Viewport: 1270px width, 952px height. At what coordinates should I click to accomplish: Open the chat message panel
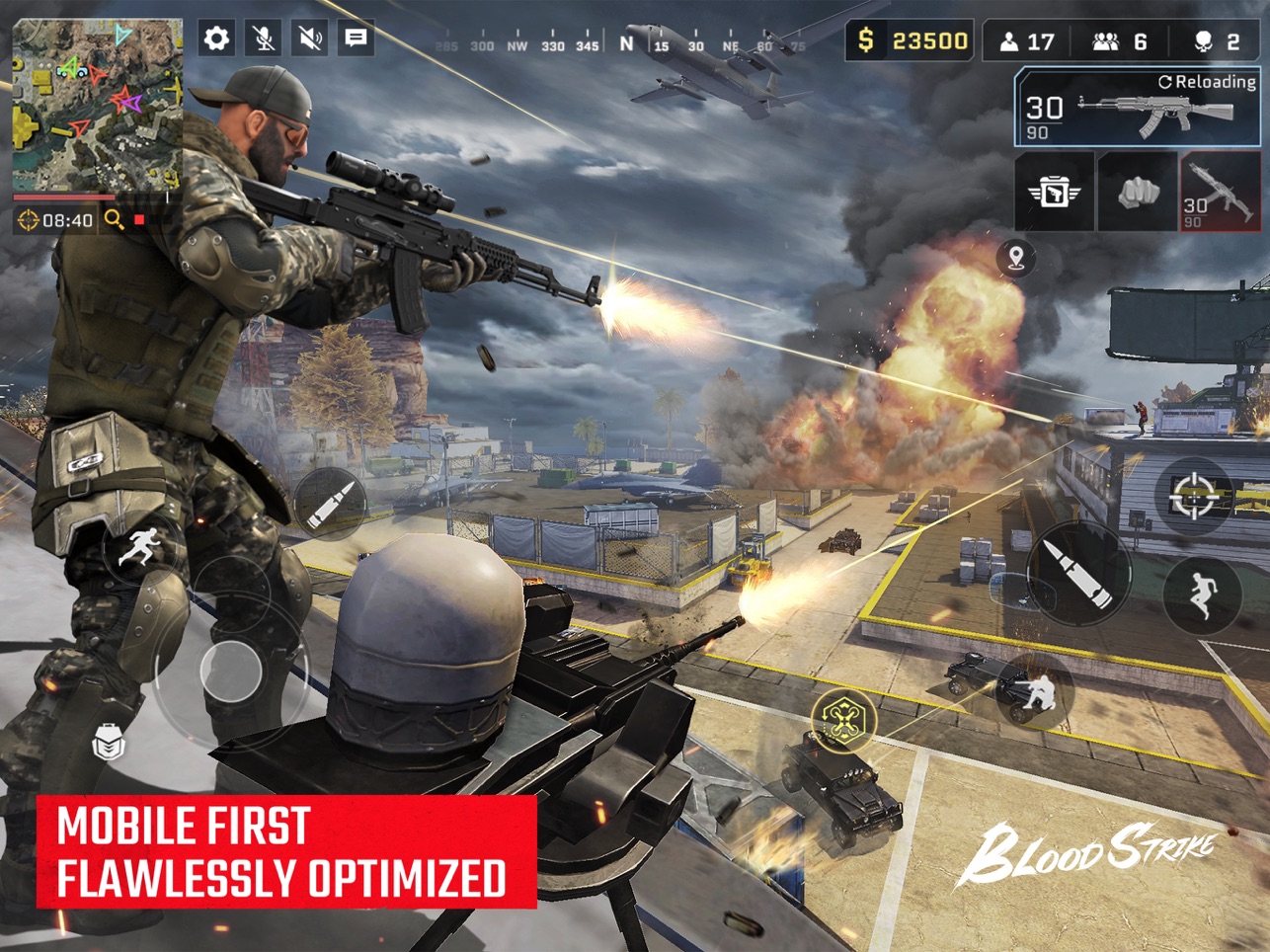[x=356, y=39]
